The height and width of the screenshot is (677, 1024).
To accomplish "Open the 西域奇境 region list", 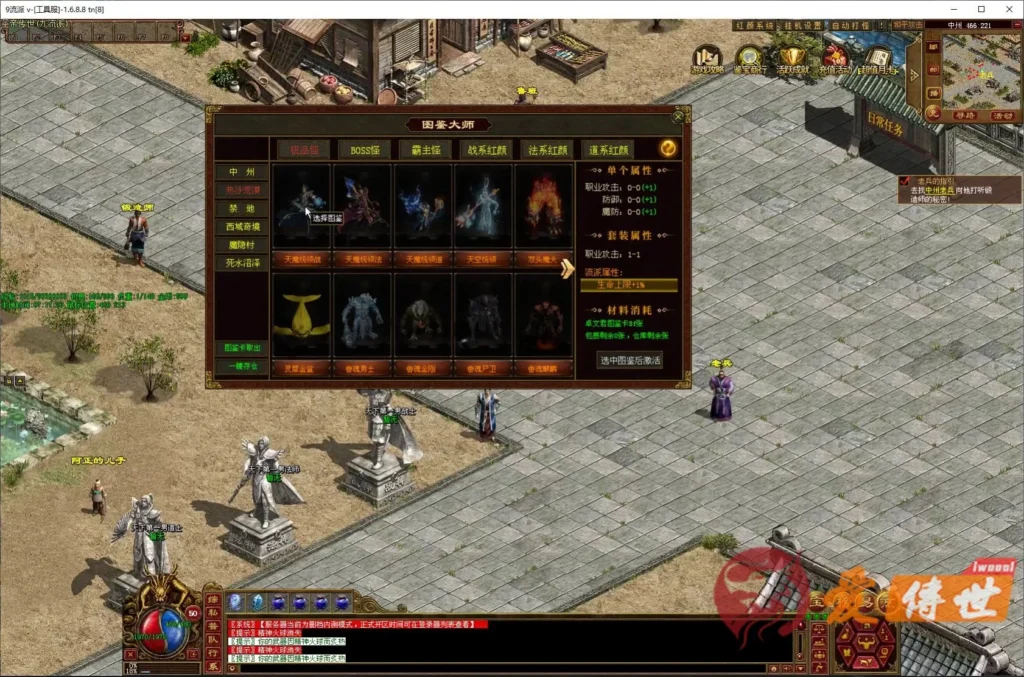I will point(241,227).
